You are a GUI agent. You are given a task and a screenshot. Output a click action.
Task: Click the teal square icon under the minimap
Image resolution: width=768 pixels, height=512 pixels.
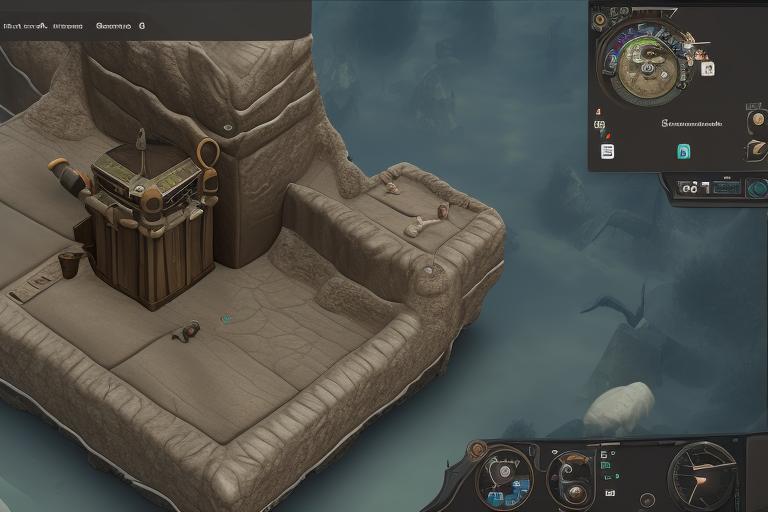pos(684,152)
